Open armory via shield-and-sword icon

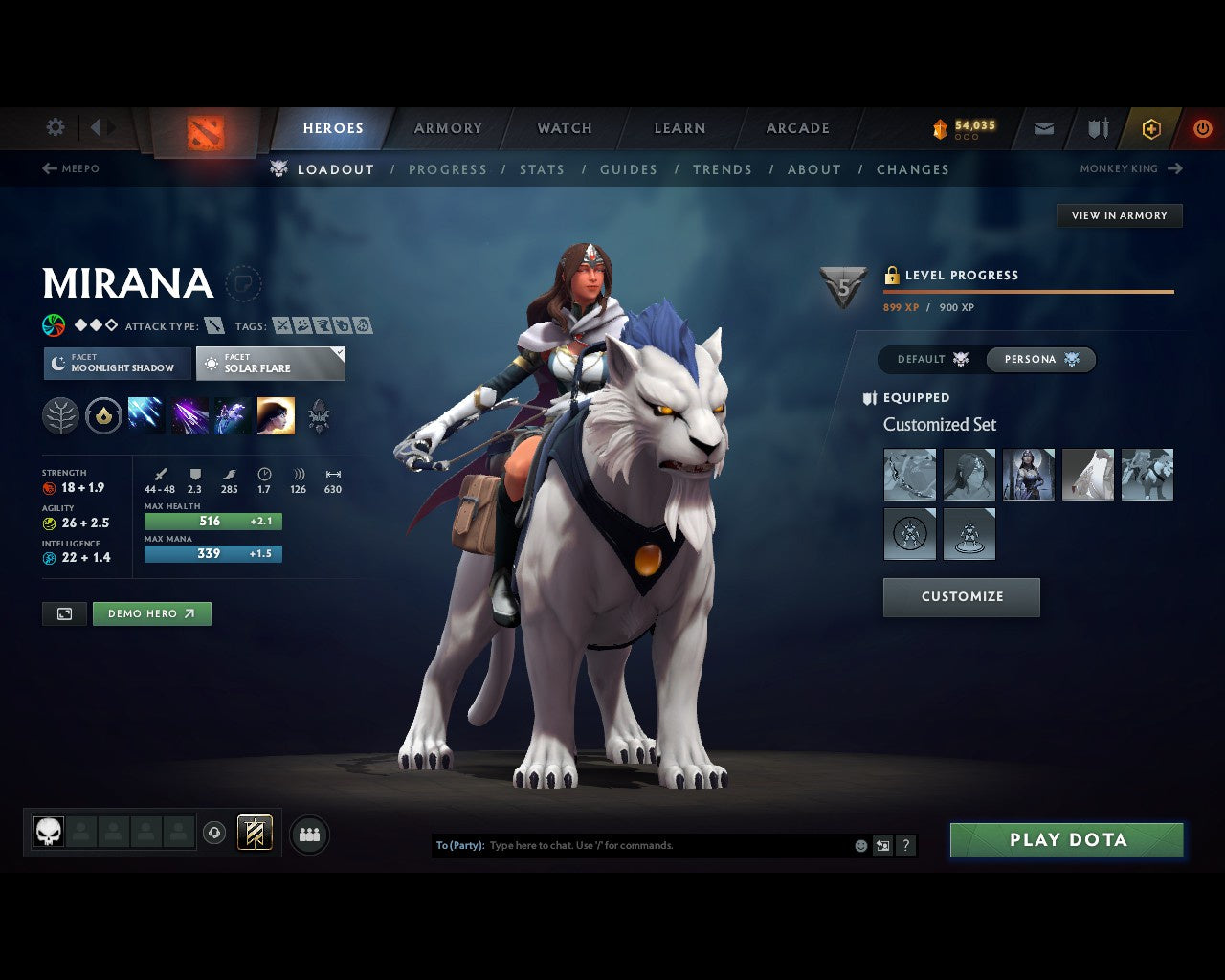(1097, 127)
